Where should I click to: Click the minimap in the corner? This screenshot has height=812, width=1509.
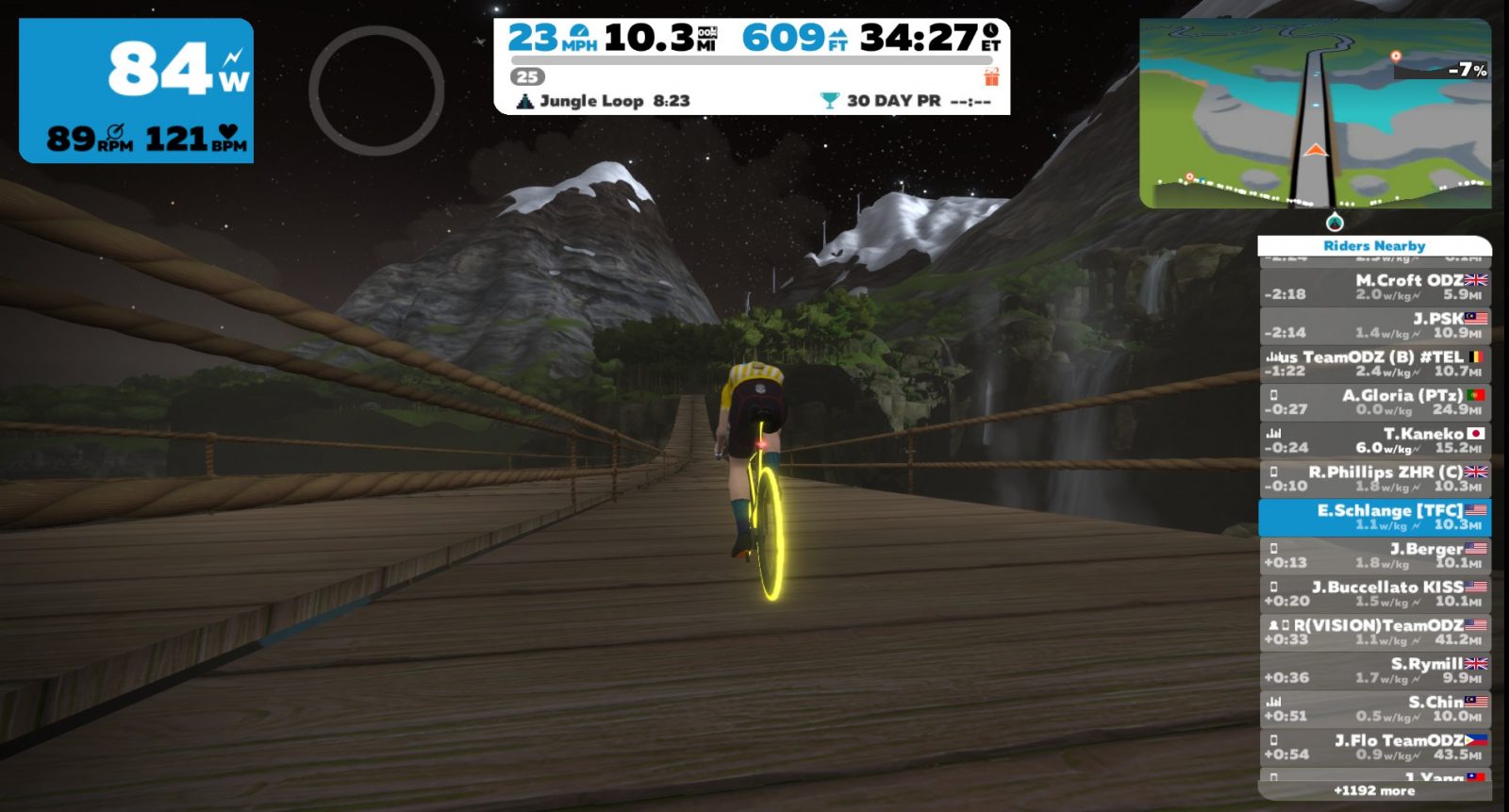[1315, 113]
